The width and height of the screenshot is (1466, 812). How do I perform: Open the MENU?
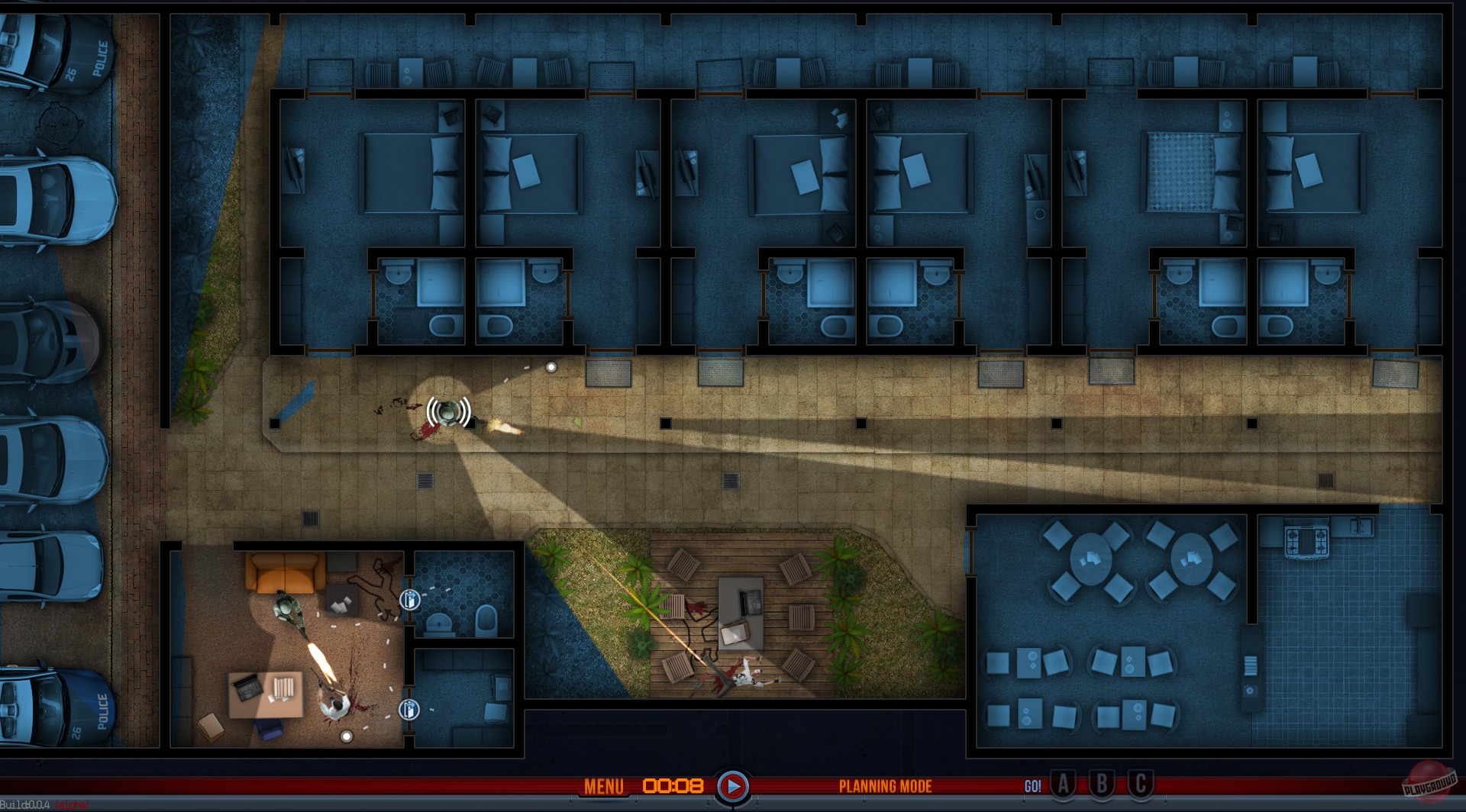tap(603, 785)
